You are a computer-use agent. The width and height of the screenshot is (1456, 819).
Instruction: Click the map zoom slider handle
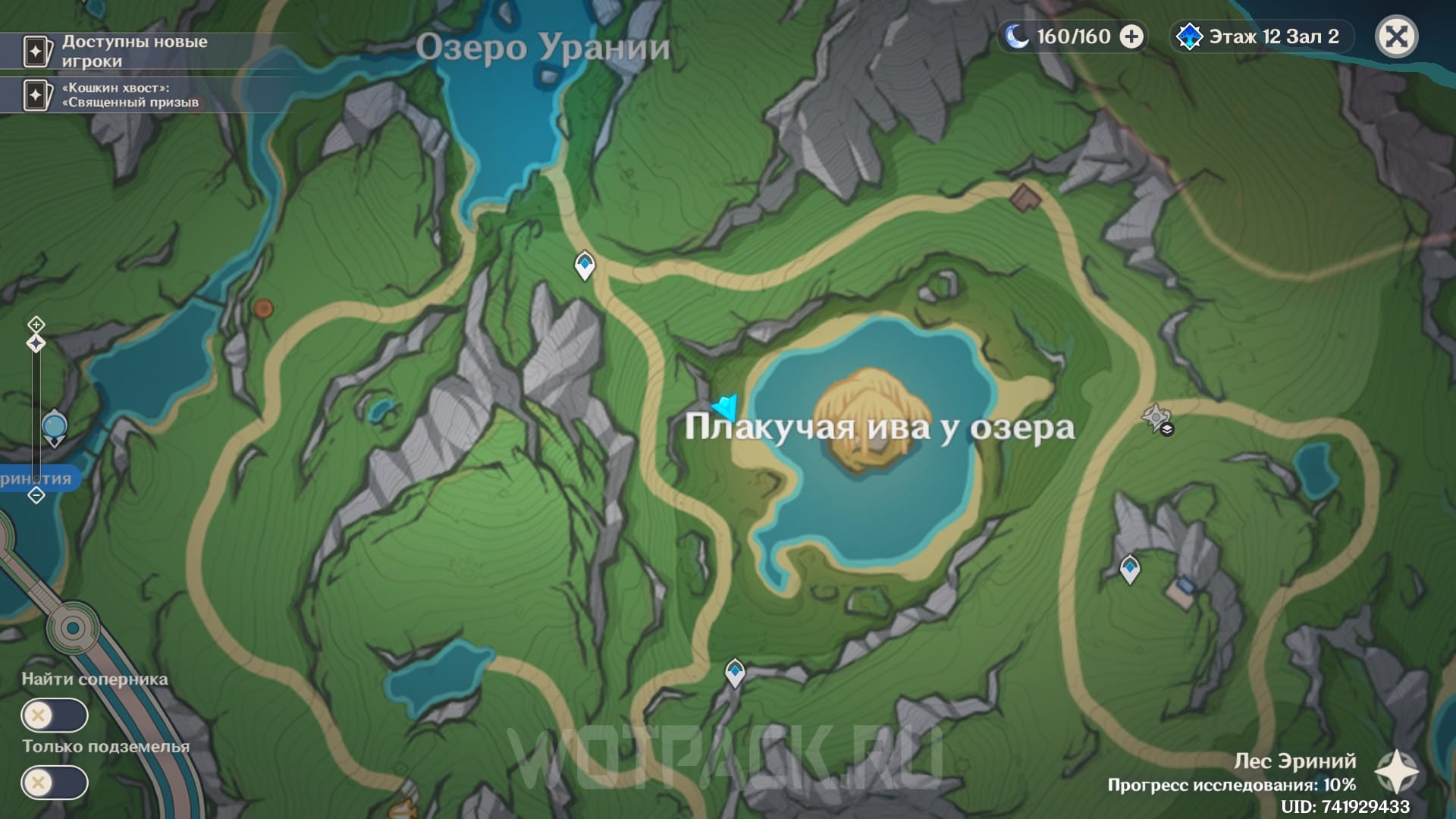pyautogui.click(x=36, y=344)
